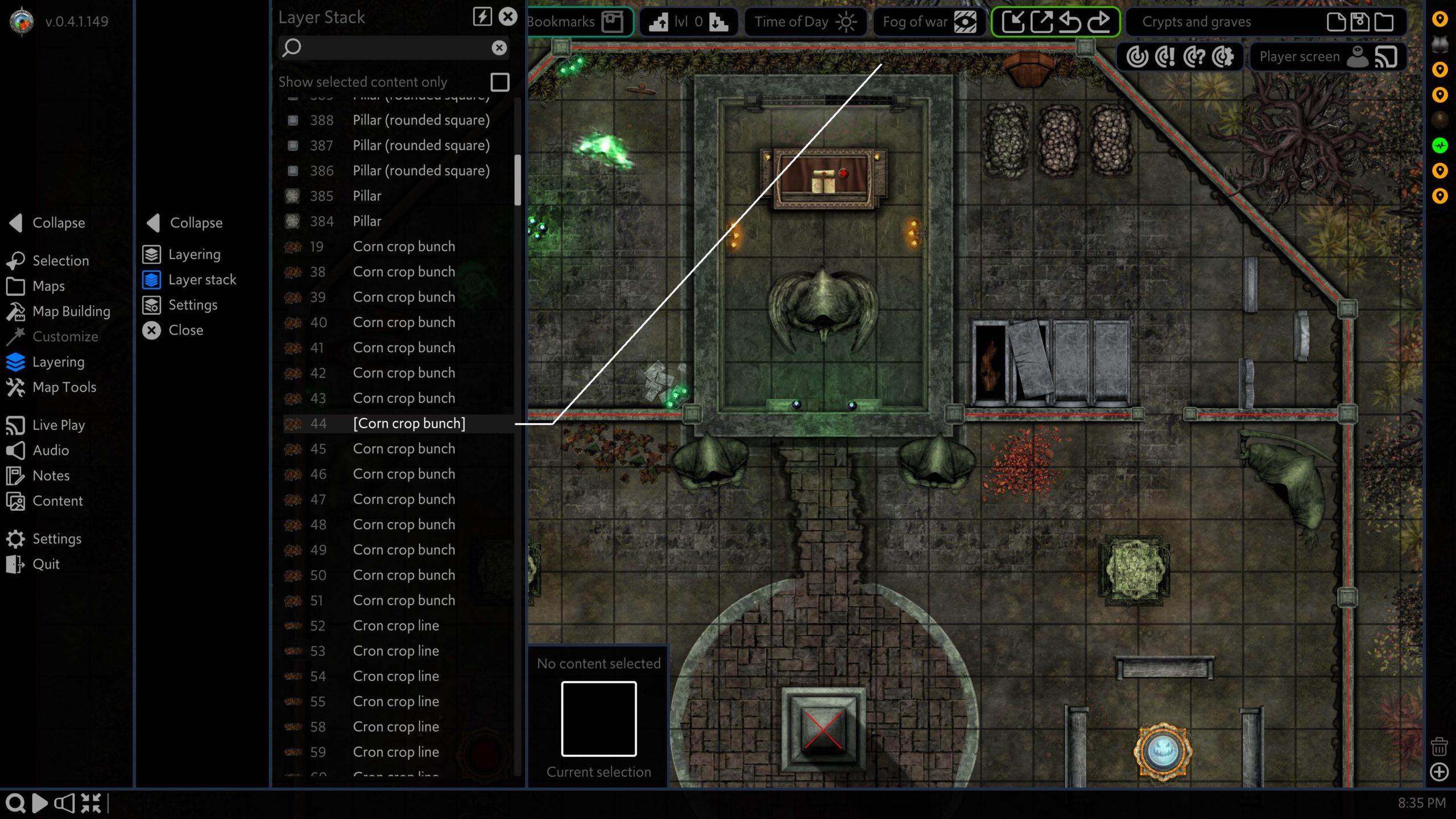Open the Player screen button
Image resolution: width=1456 pixels, height=819 pixels.
click(x=1326, y=57)
